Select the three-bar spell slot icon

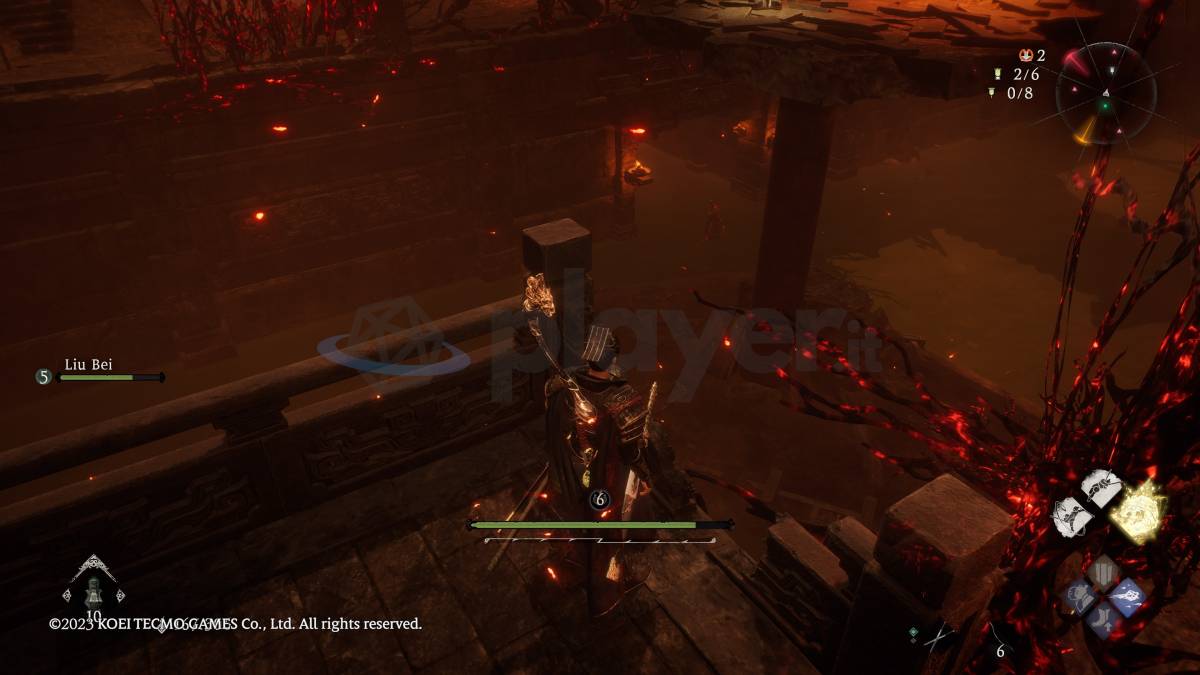1104,574
